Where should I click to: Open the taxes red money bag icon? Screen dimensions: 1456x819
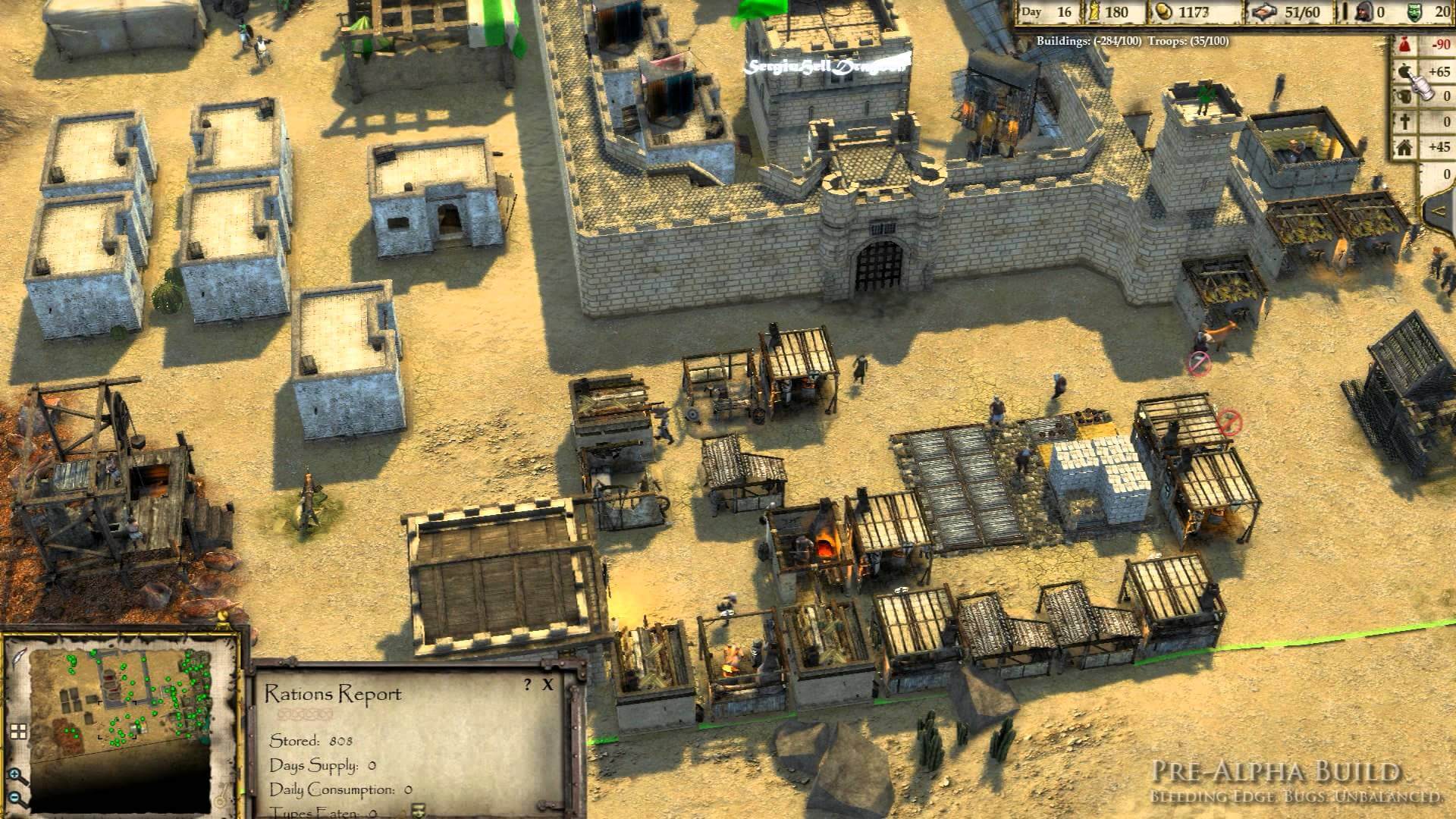pos(1404,45)
